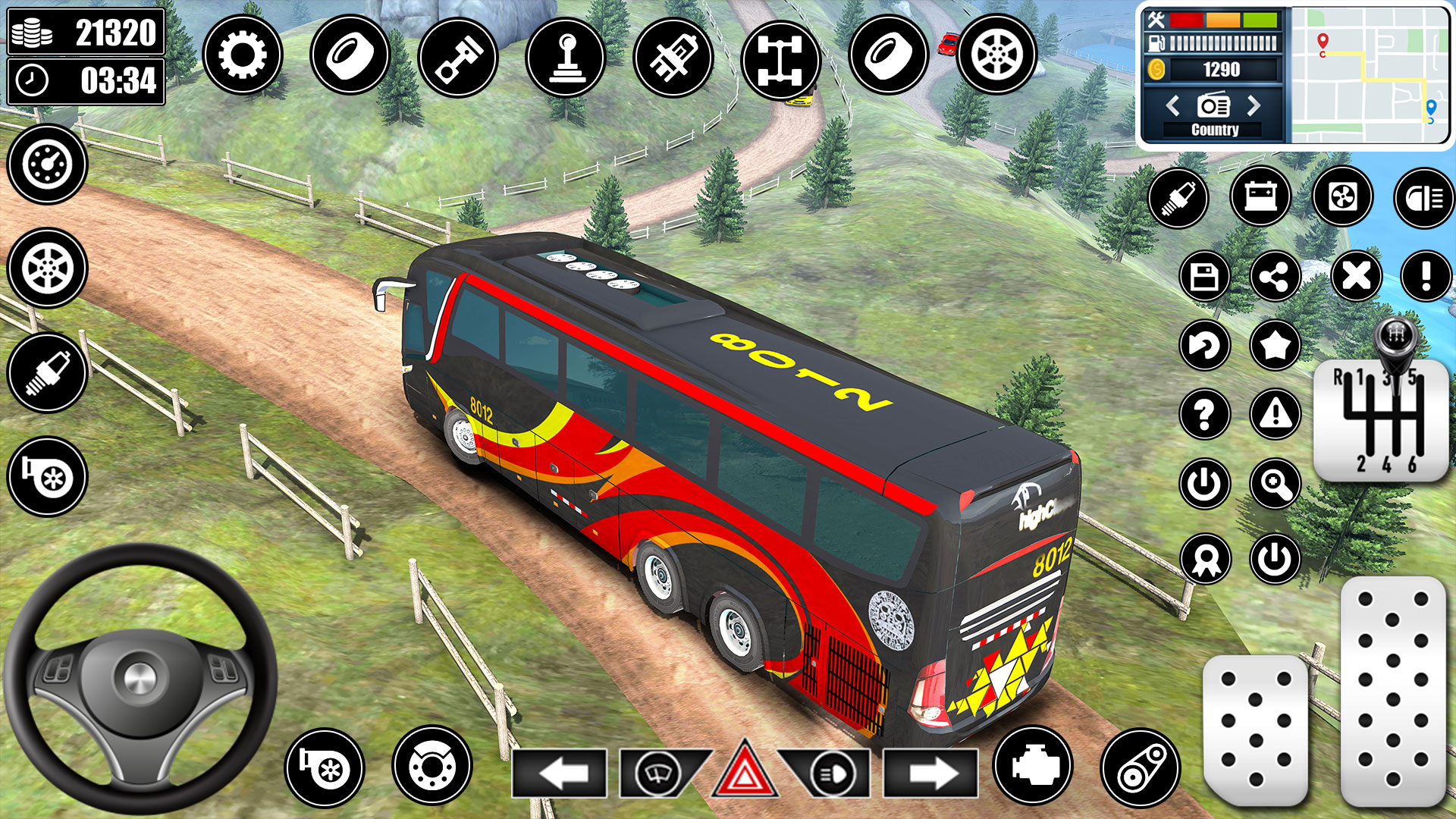Image resolution: width=1456 pixels, height=819 pixels.
Task: Click previous radio station left chevron
Action: (x=1174, y=107)
